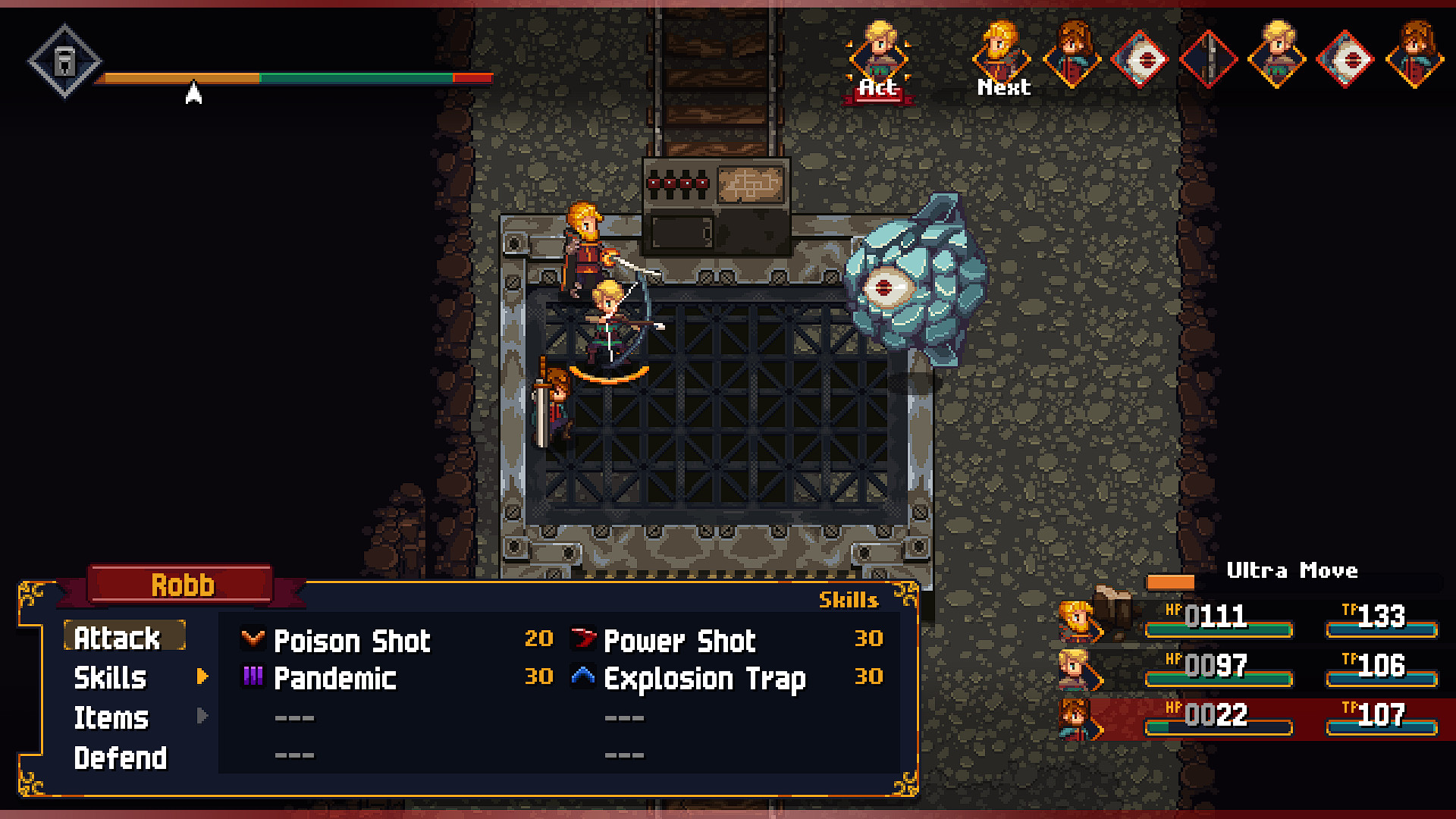This screenshot has height=819, width=1456.
Task: Select the Poison Shot skill icon
Action: click(x=253, y=639)
